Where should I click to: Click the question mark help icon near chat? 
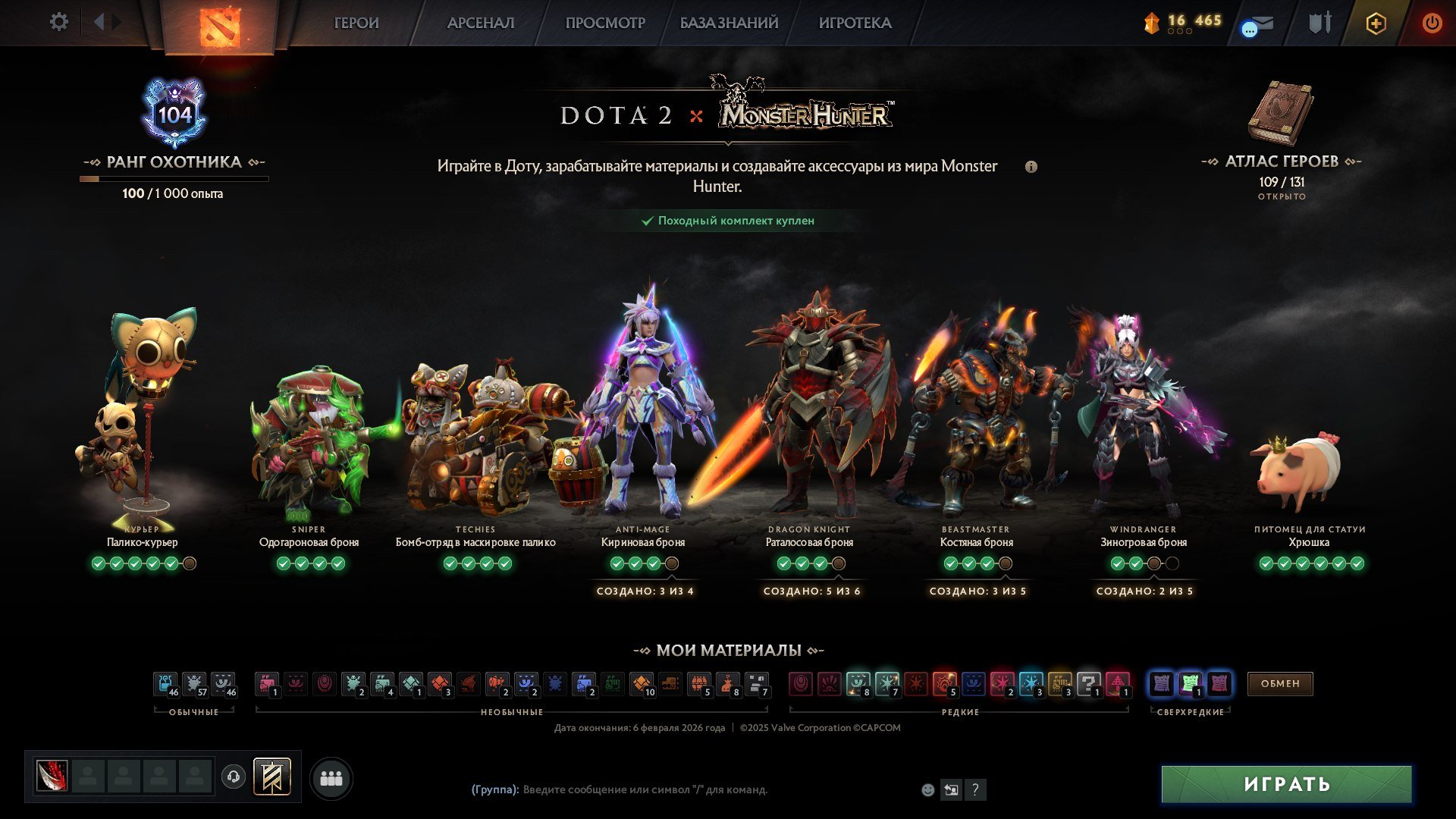974,789
